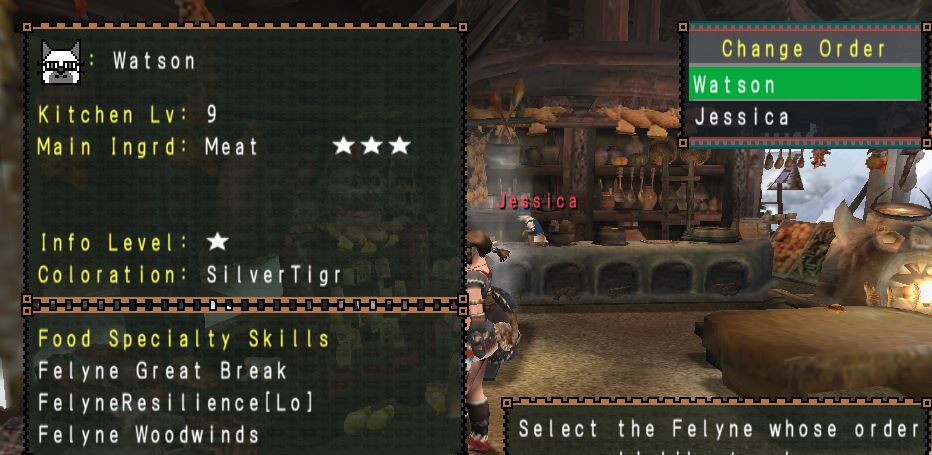Select Watson in the Change Order list
This screenshot has height=455, width=932.
pos(735,84)
